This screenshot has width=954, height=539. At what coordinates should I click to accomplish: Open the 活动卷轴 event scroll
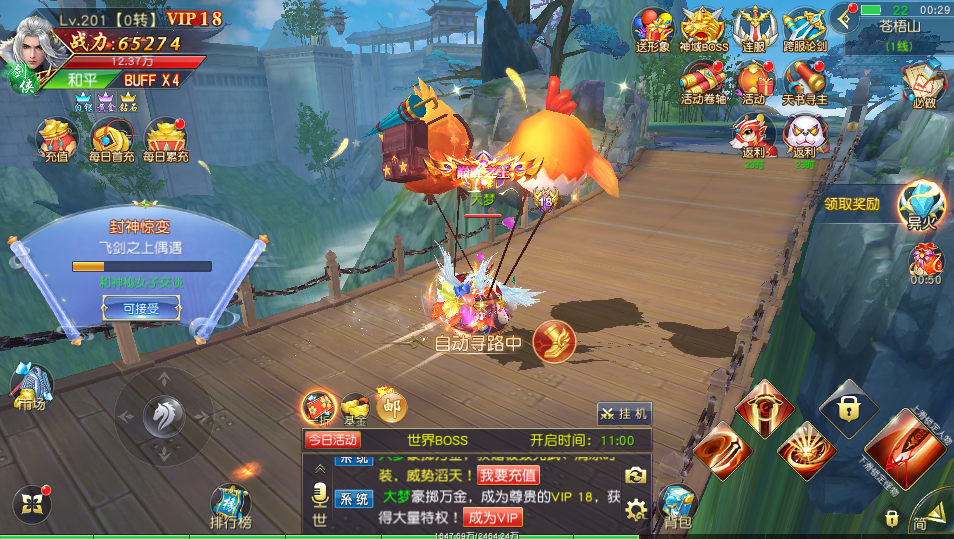coord(703,82)
